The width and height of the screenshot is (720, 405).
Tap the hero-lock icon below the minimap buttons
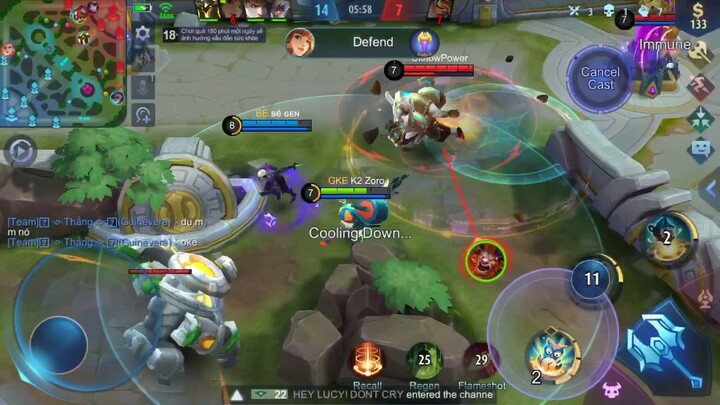(x=143, y=114)
